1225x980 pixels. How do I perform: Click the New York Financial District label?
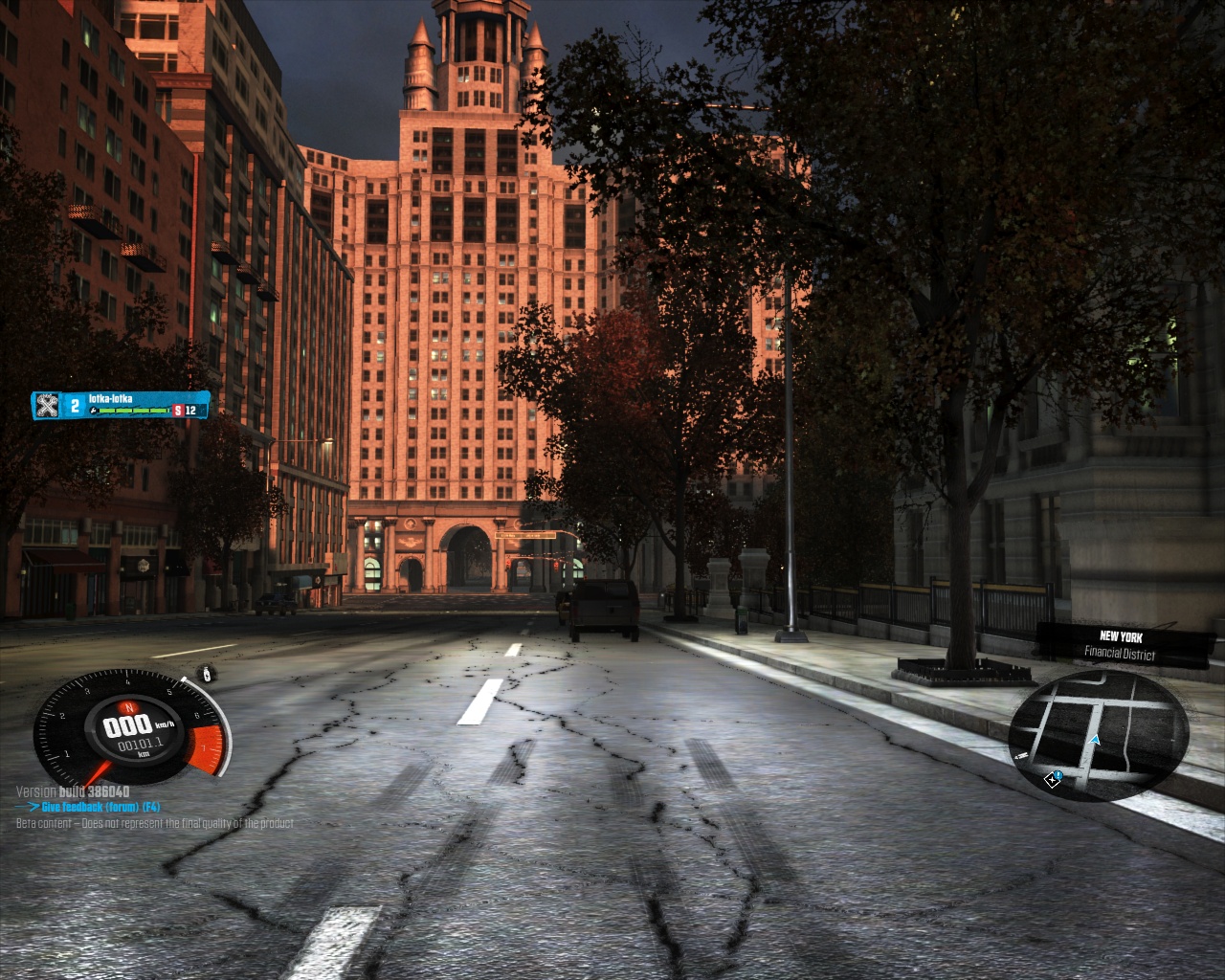click(x=1120, y=645)
